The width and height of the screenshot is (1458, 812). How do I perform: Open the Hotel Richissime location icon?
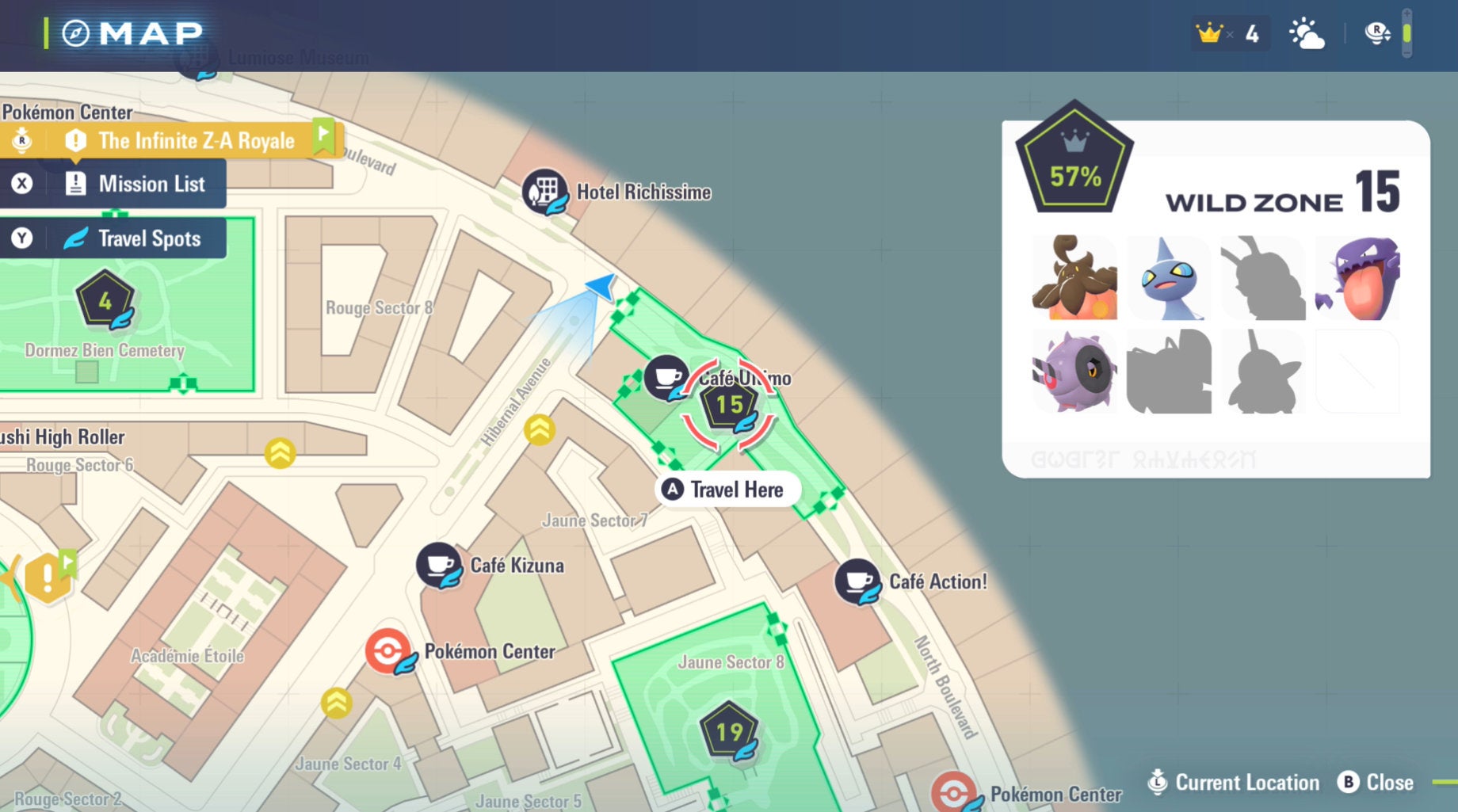(x=547, y=191)
